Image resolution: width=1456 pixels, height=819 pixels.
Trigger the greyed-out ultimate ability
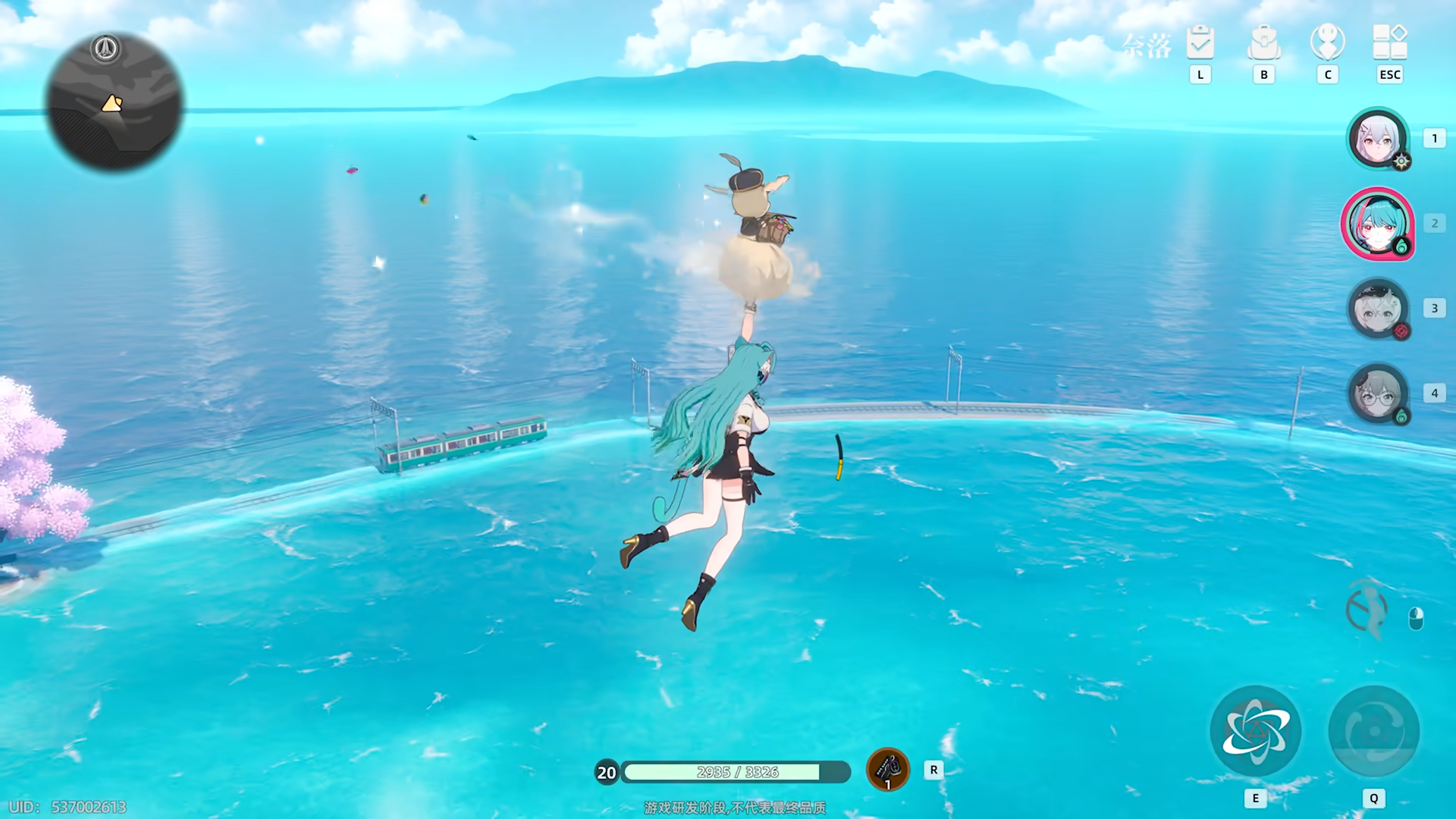[1373, 731]
